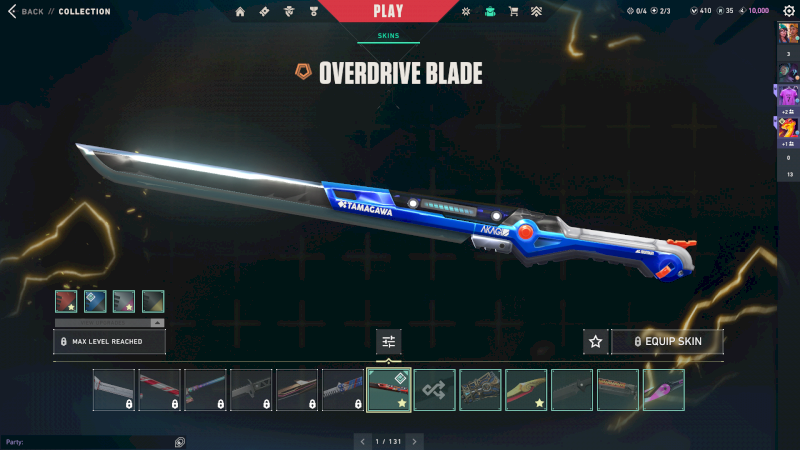
Task: Open the agents icon in top bar
Action: coord(289,12)
